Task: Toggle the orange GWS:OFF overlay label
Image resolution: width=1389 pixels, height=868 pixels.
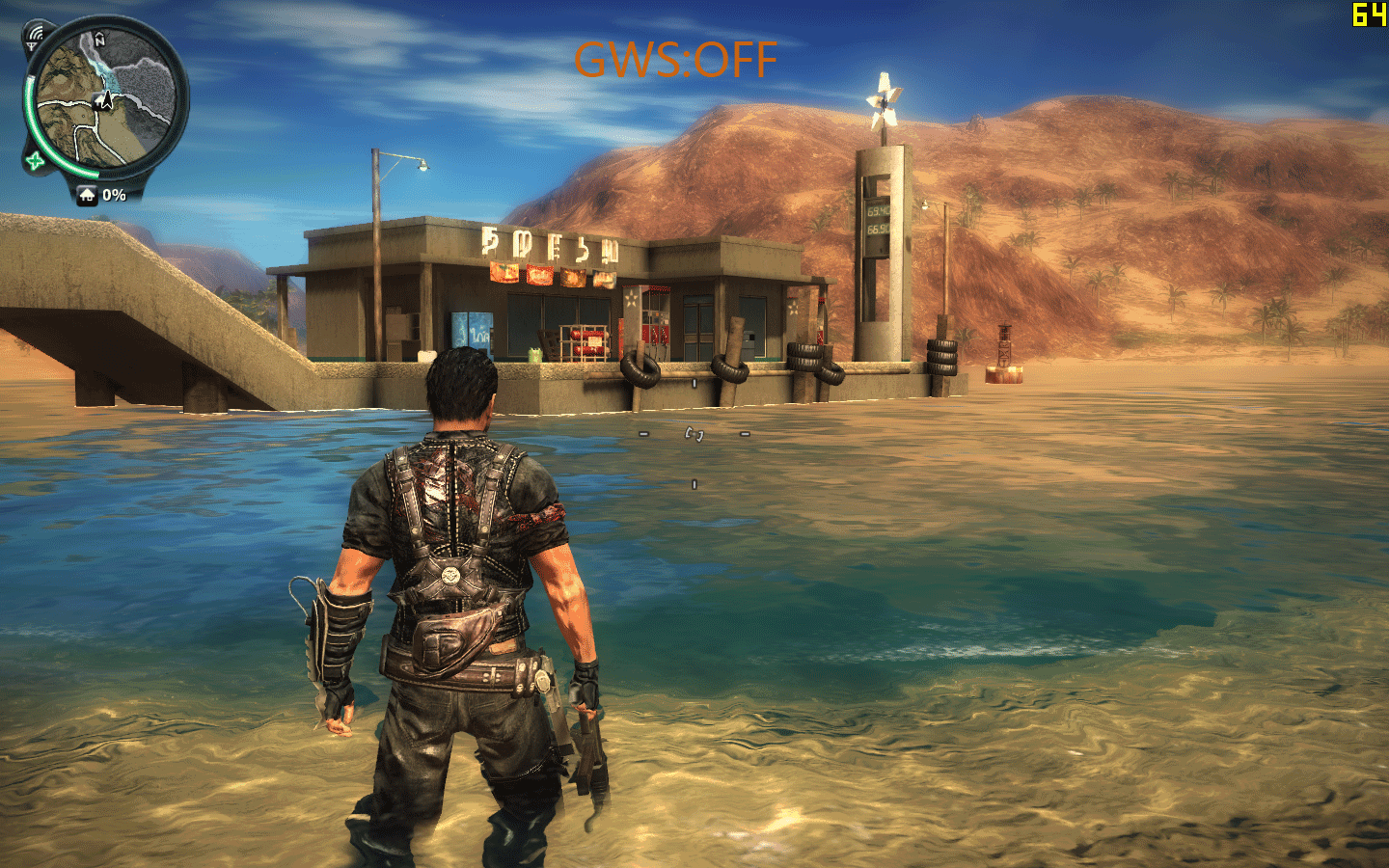Action: [x=675, y=60]
